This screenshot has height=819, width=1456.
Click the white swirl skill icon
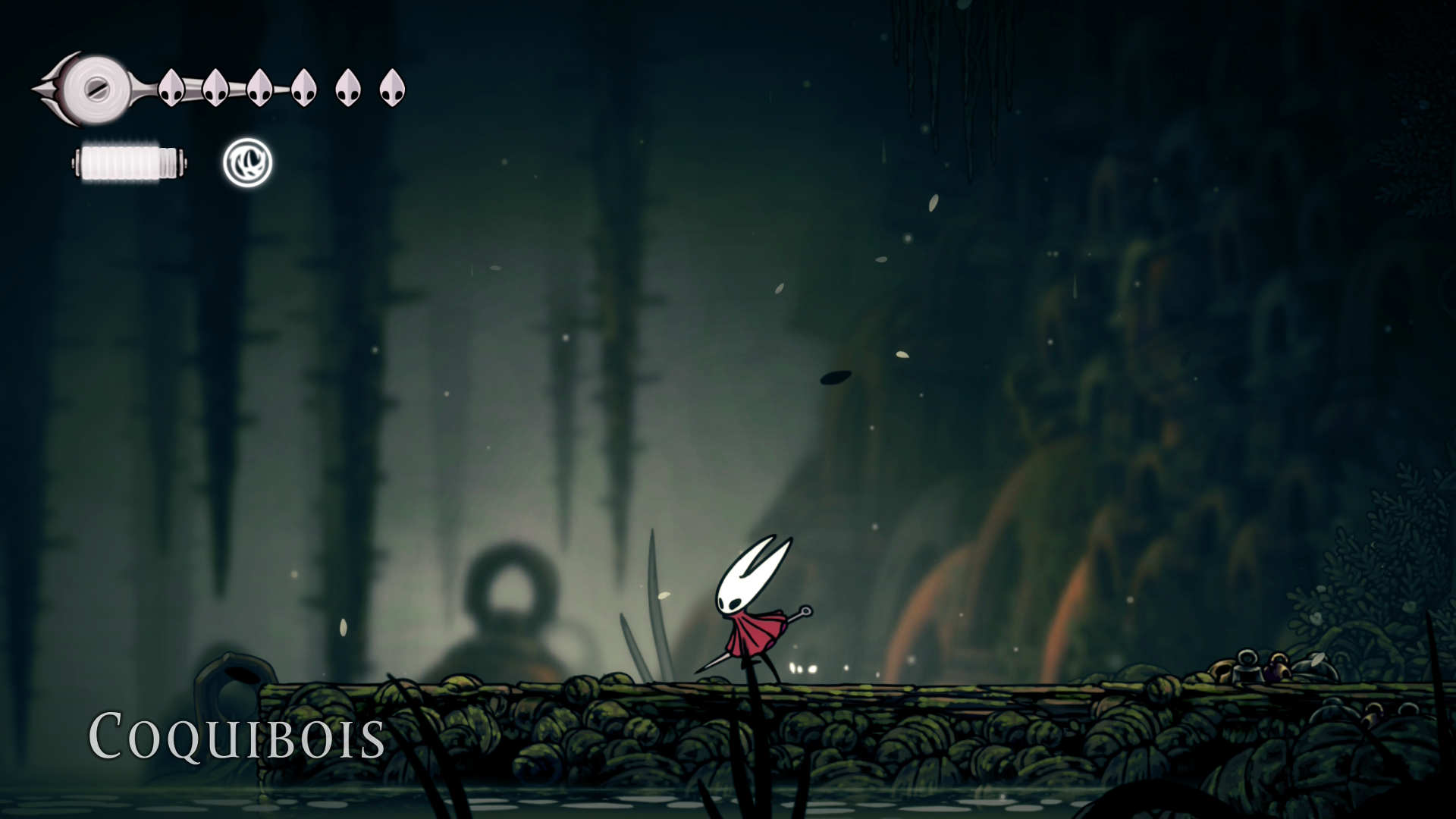(x=247, y=163)
